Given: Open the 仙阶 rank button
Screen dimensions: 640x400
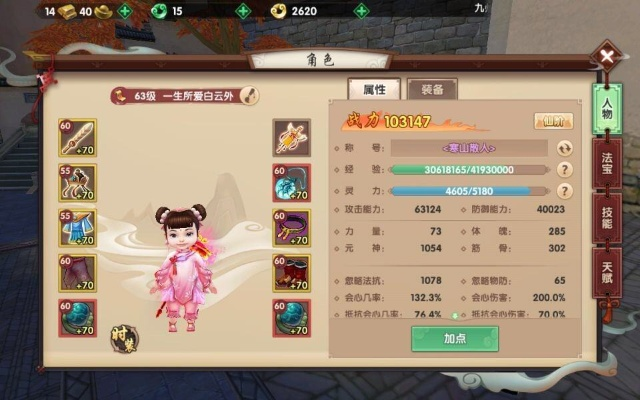Looking at the screenshot, I should click(x=553, y=121).
